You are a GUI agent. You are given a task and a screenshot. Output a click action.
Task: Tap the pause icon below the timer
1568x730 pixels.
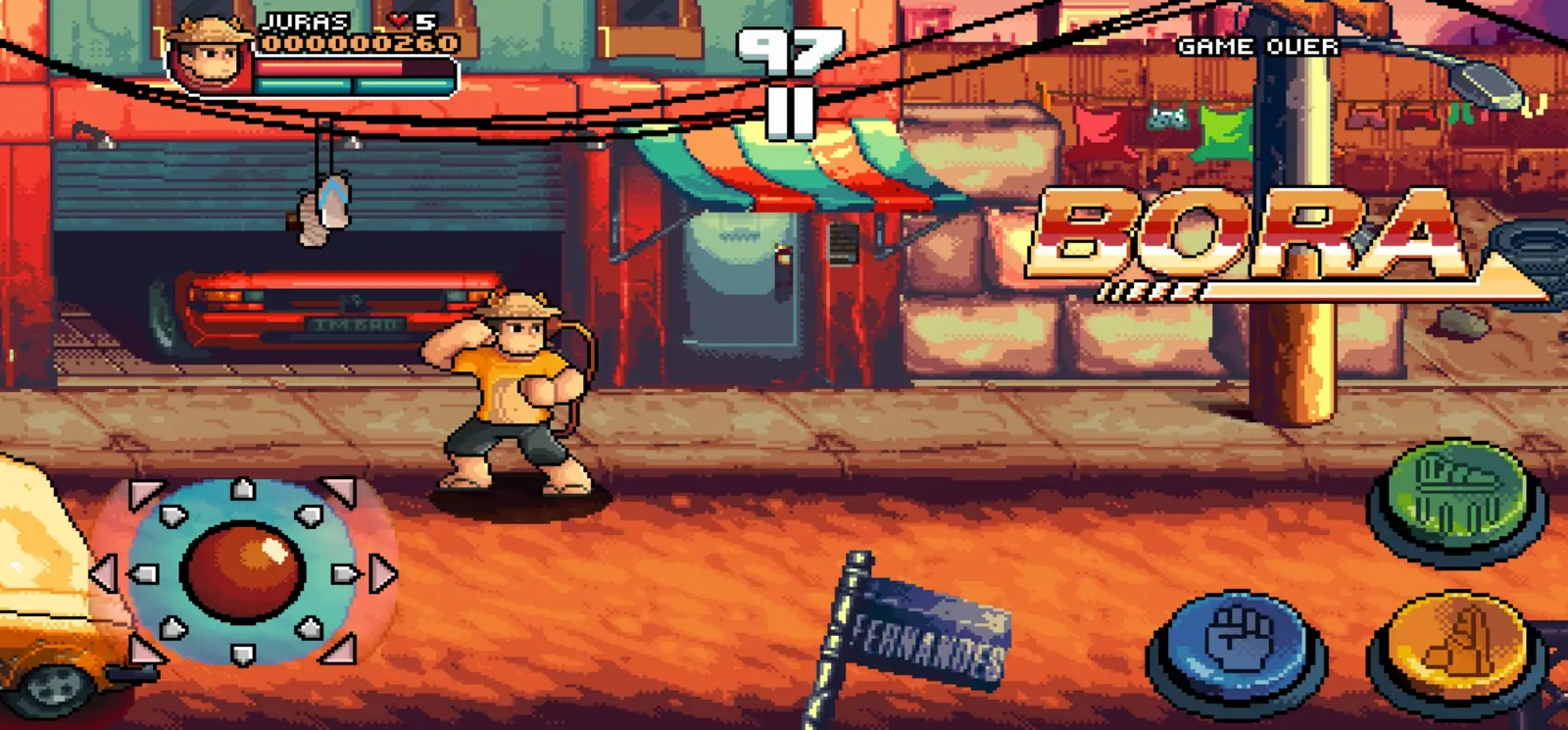point(790,111)
